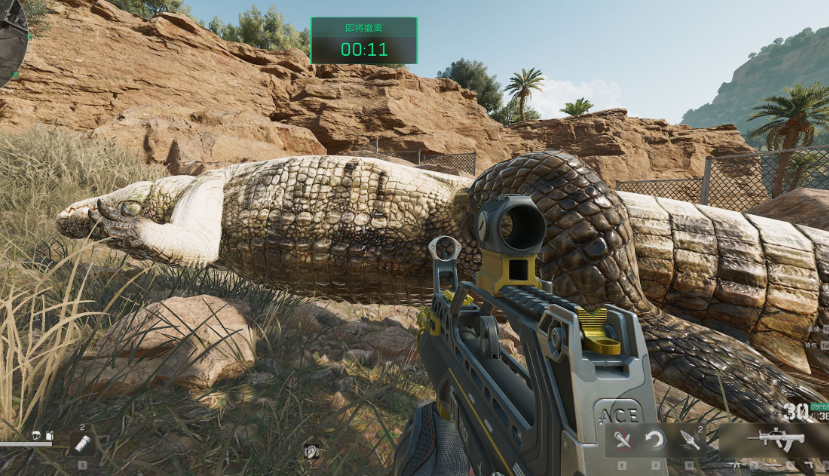Click the ear sound indicator icon
The width and height of the screenshot is (829, 476).
[312, 451]
